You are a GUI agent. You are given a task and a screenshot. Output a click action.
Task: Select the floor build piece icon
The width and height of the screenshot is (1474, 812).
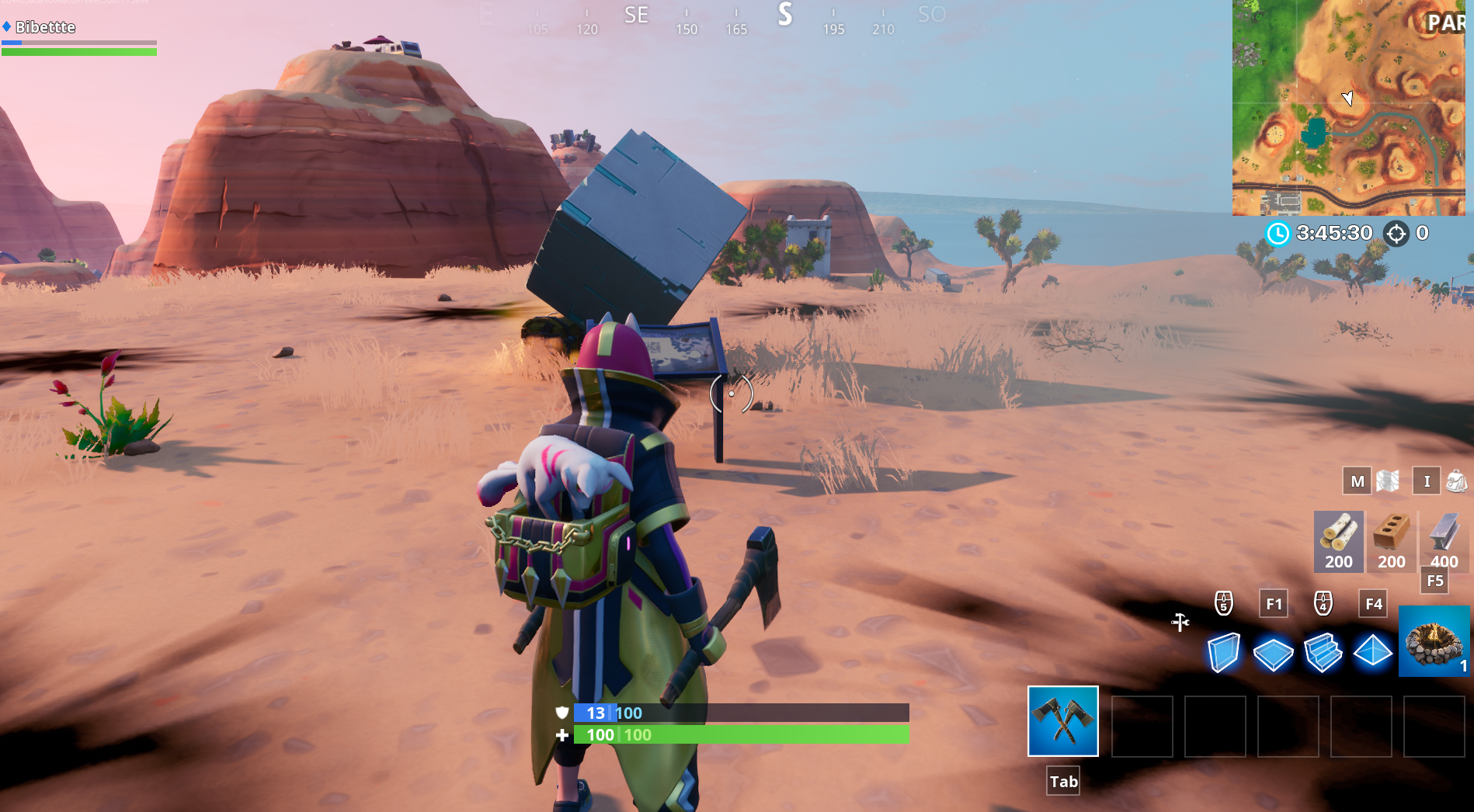click(1274, 653)
